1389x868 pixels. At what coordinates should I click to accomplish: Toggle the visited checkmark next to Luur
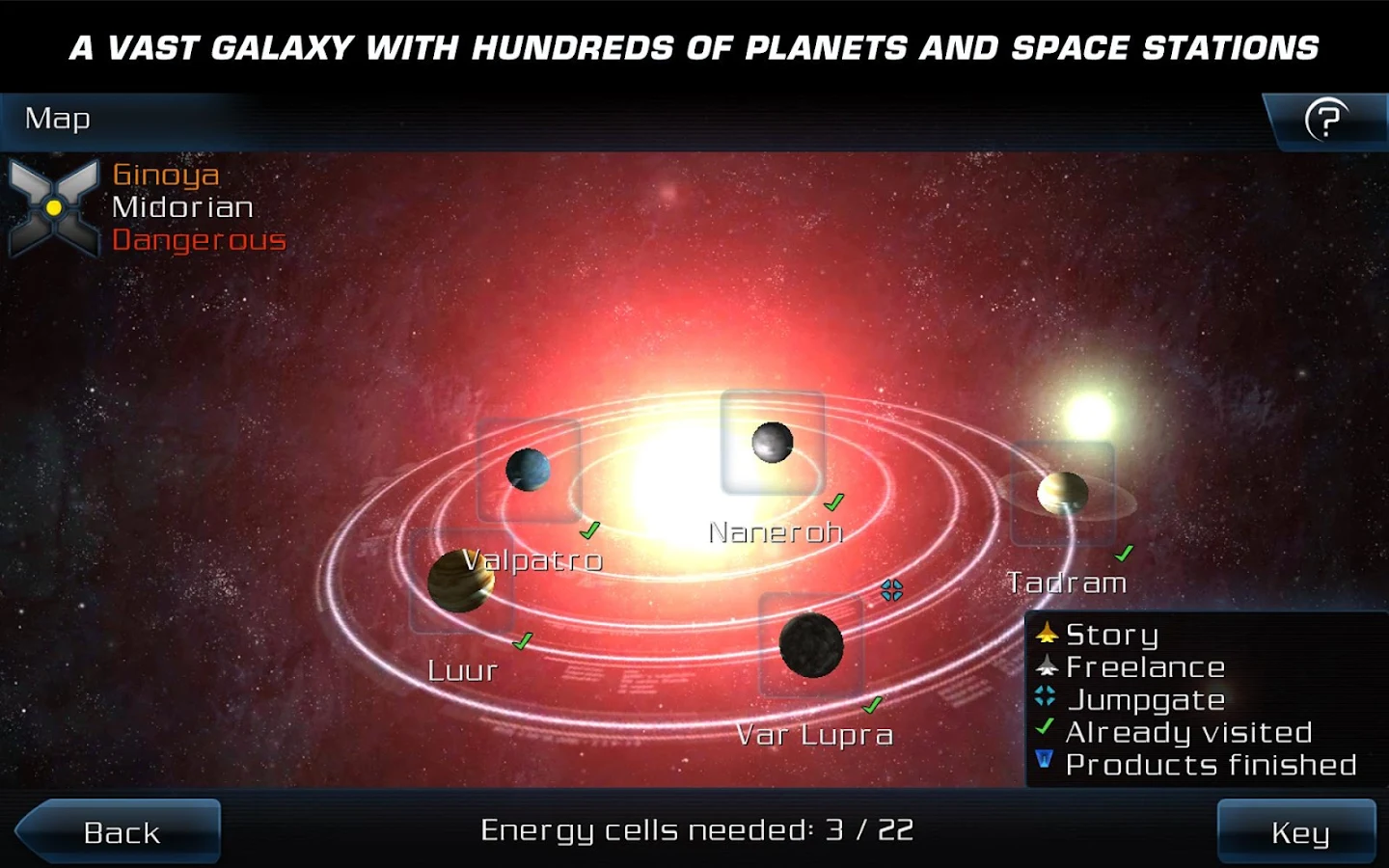tap(522, 638)
